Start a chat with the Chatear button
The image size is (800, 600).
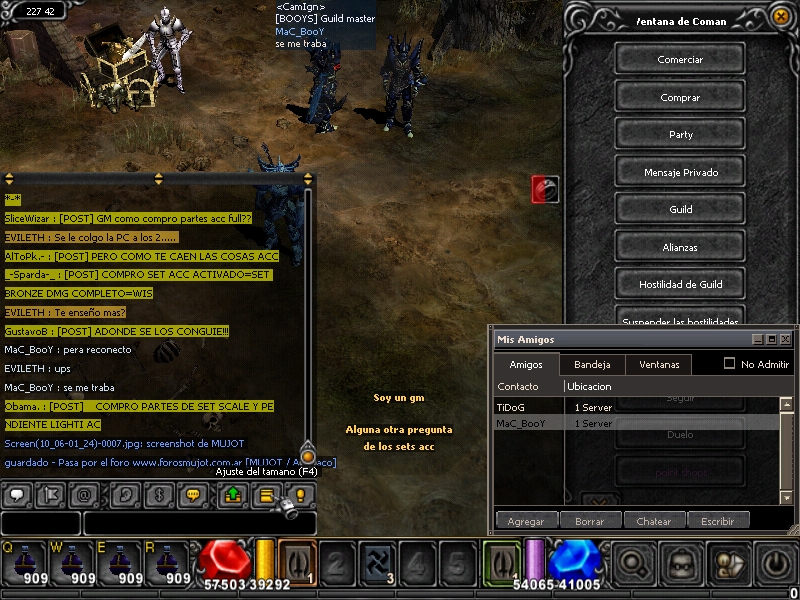(654, 521)
